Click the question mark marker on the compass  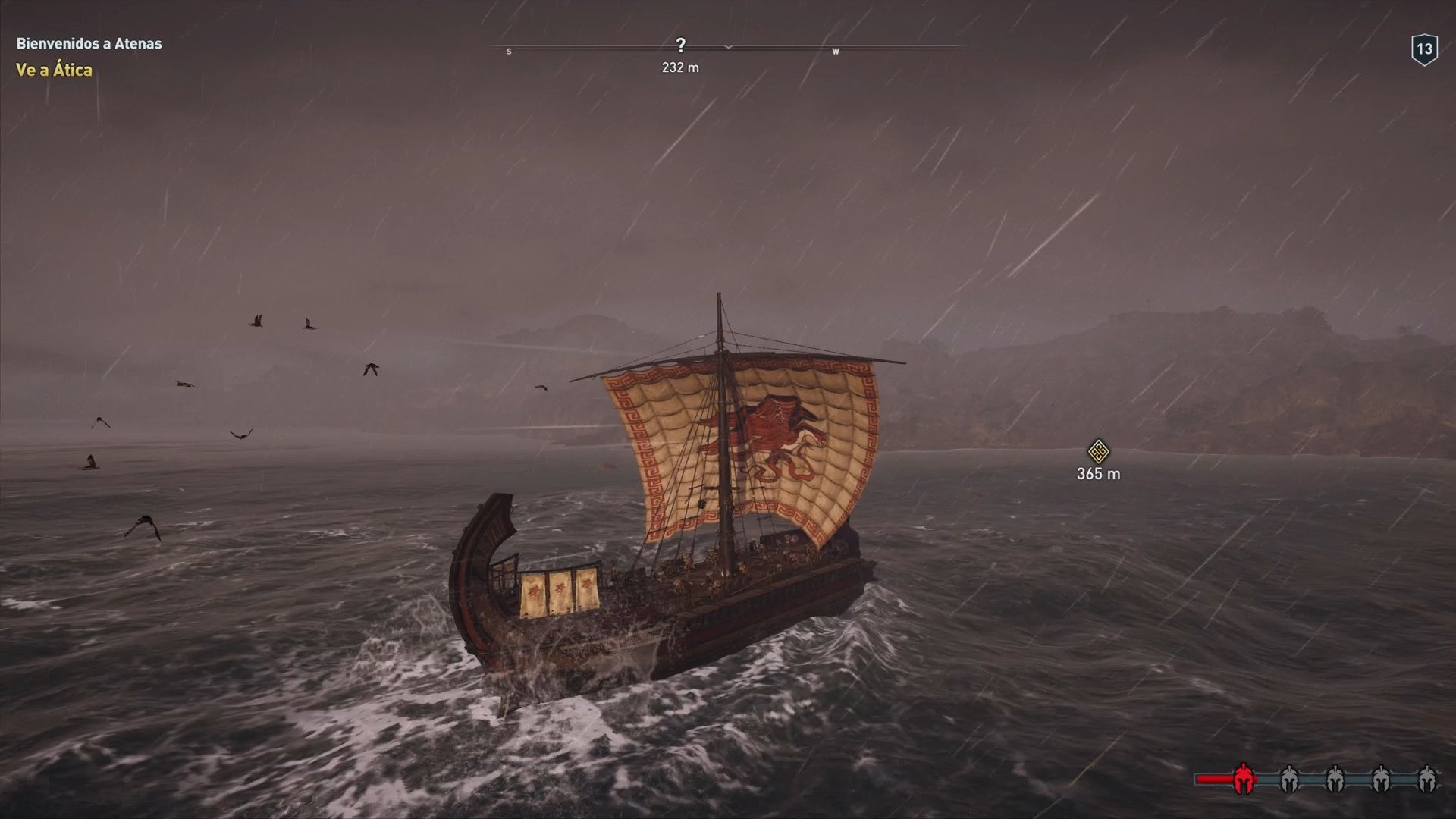point(681,45)
